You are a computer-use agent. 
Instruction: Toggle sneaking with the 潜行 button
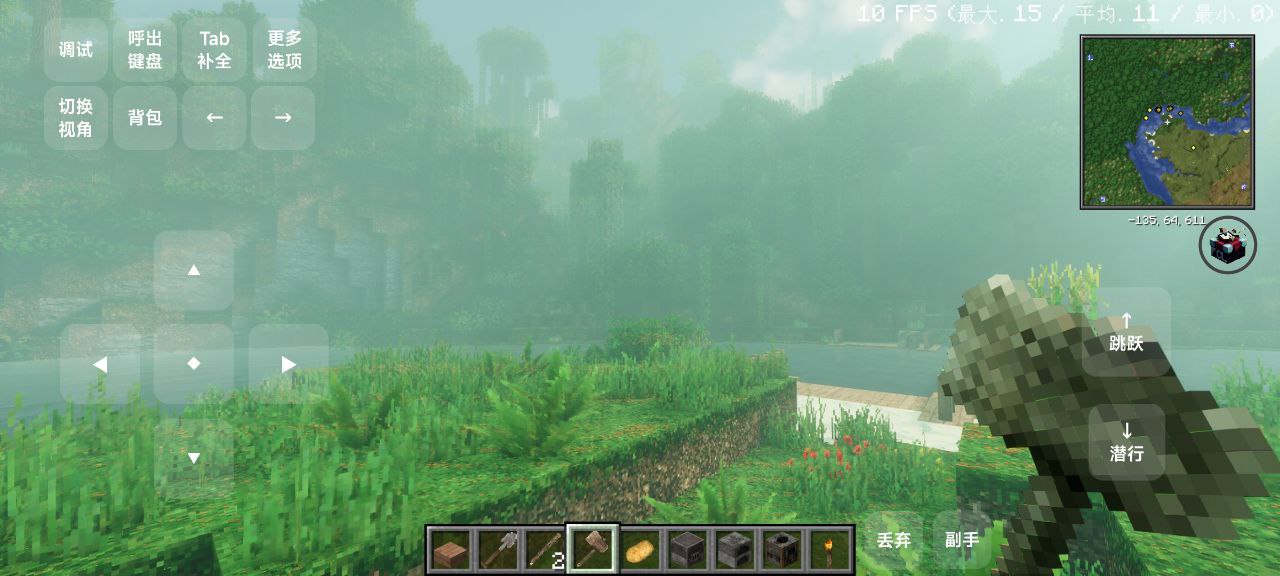coord(1126,442)
